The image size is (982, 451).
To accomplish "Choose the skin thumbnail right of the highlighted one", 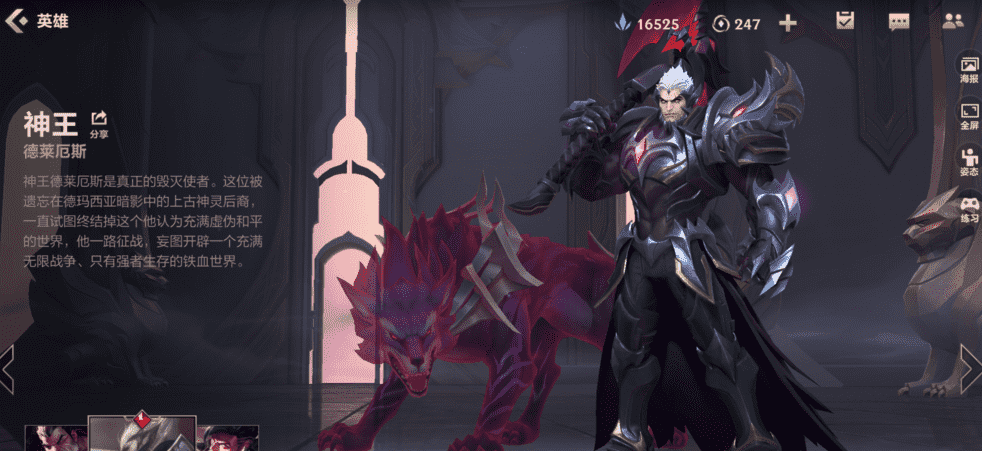I will pyautogui.click(x=227, y=438).
